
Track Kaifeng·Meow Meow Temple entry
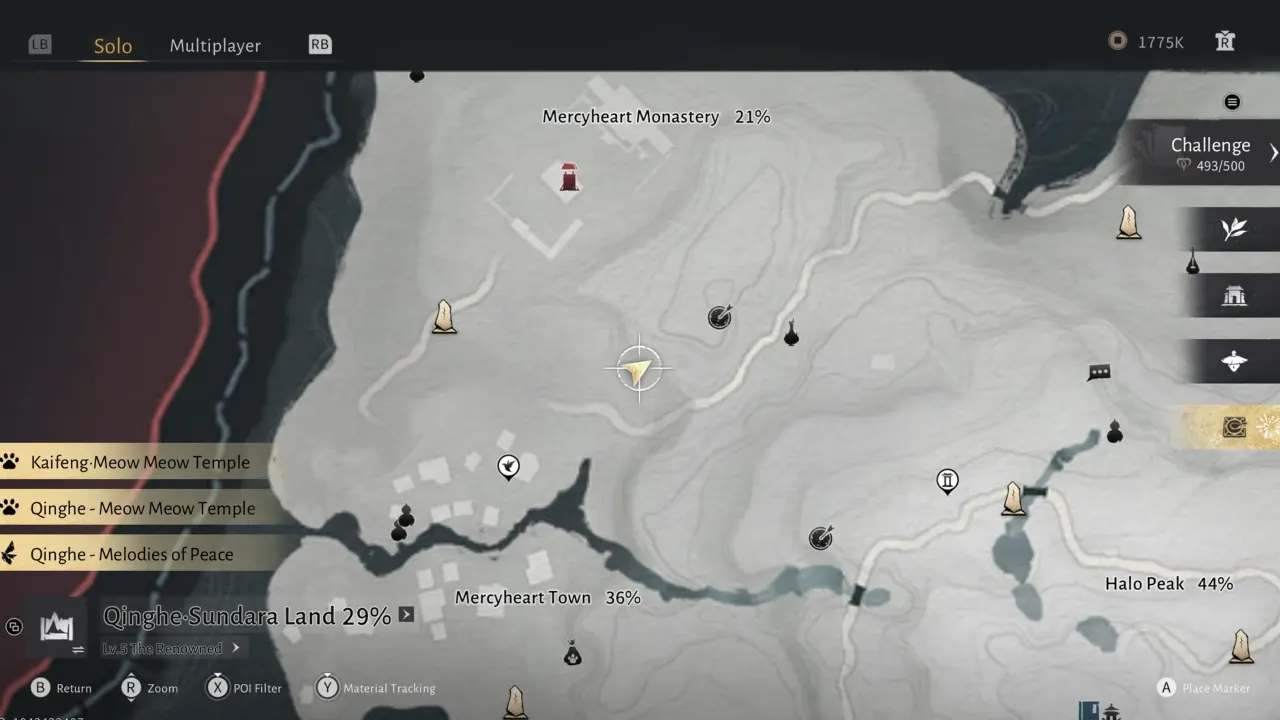[140, 462]
